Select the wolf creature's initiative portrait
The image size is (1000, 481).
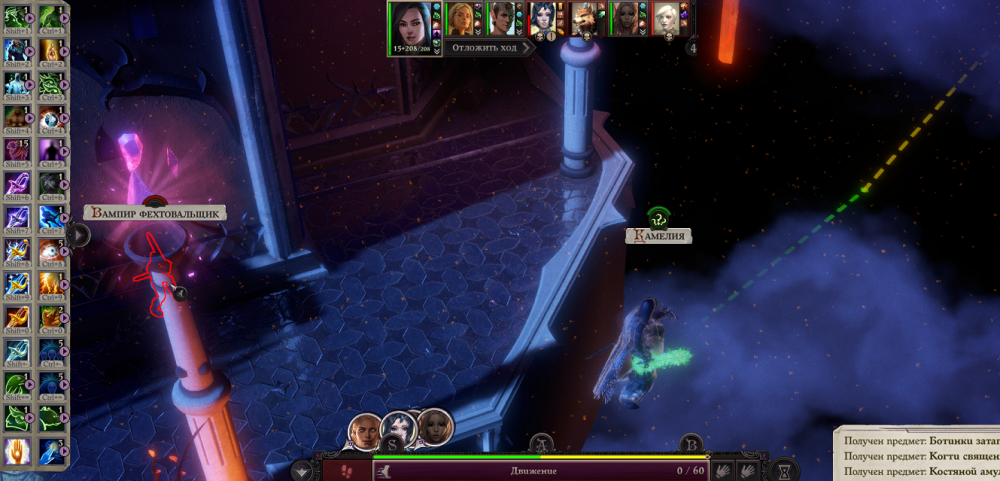click(x=583, y=18)
